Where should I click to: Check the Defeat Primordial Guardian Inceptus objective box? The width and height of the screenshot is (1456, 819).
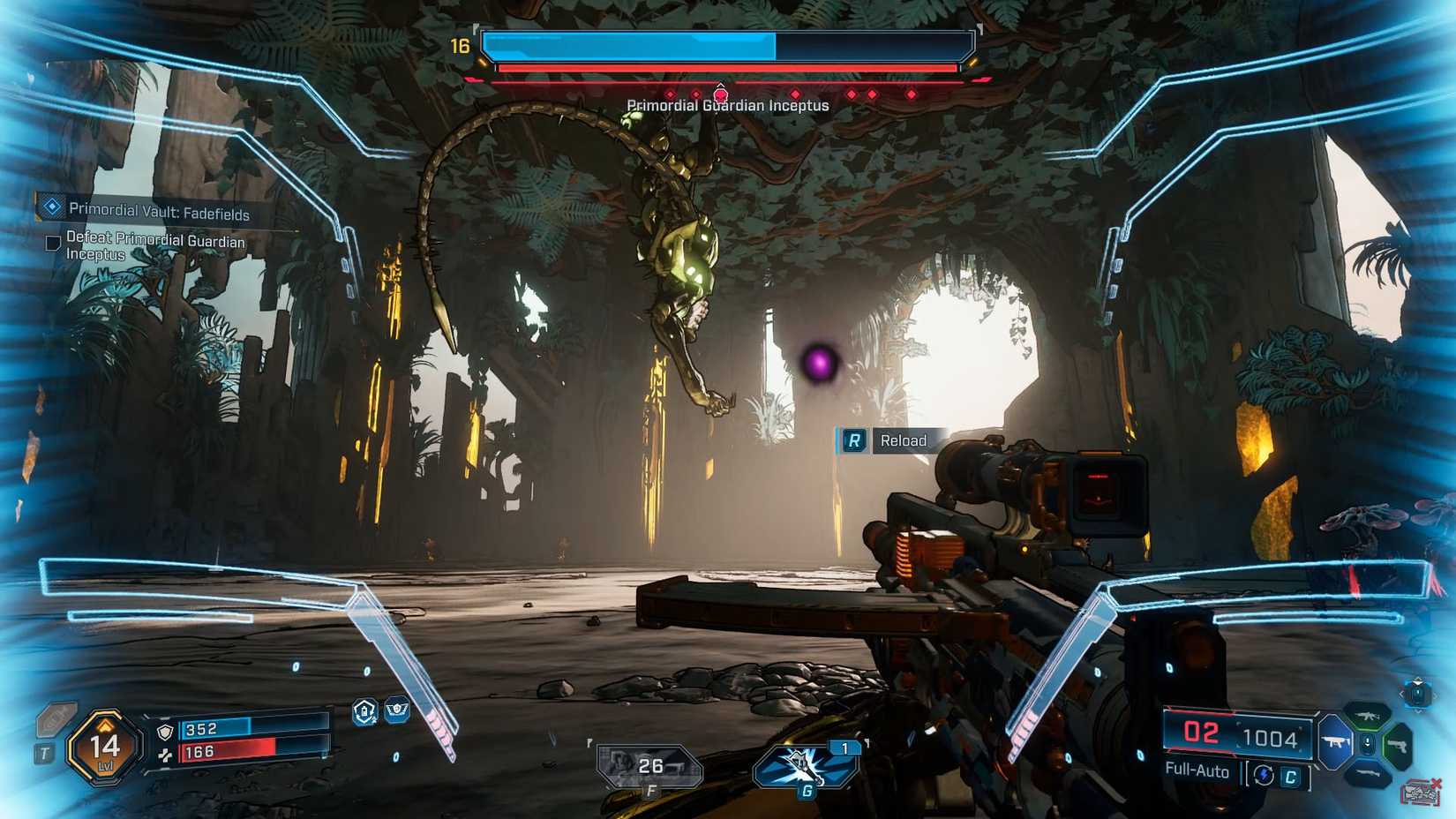coord(52,242)
